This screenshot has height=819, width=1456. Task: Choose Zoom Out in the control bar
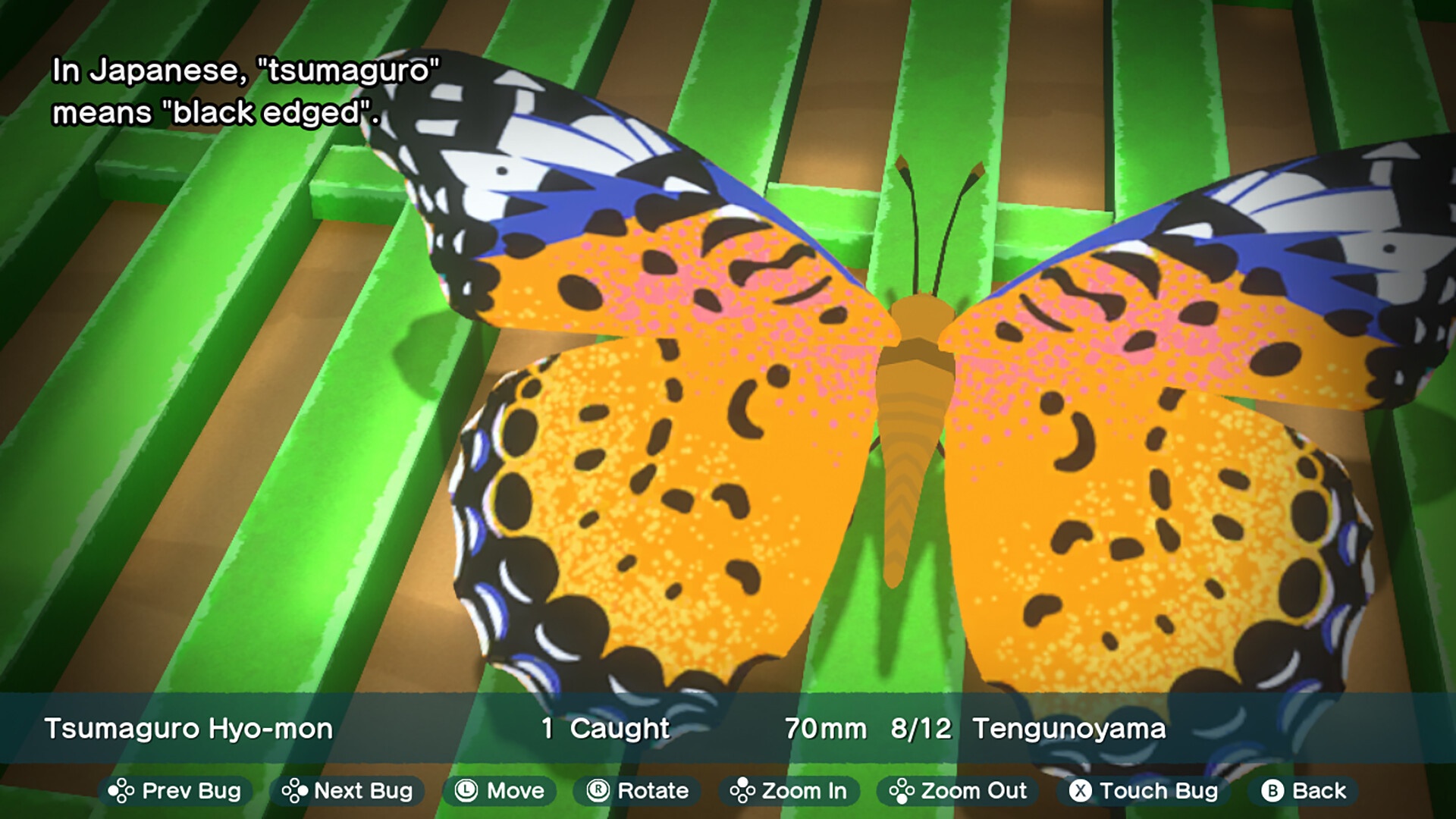(959, 791)
